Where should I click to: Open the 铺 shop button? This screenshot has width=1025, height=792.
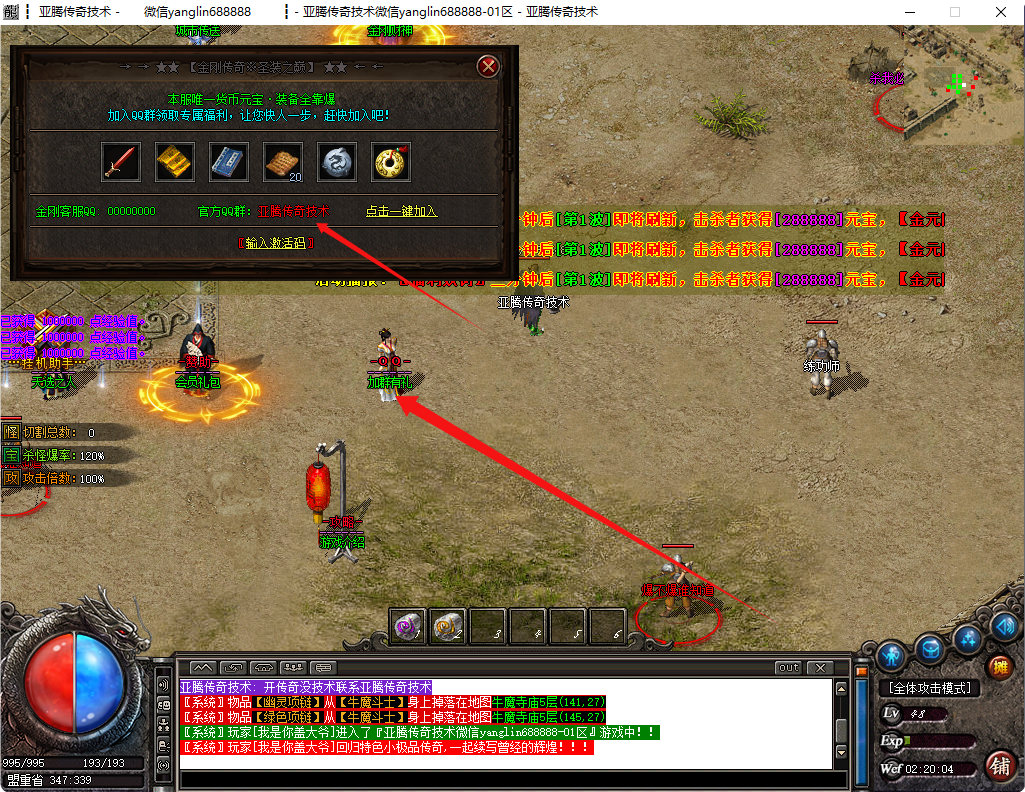(x=998, y=767)
